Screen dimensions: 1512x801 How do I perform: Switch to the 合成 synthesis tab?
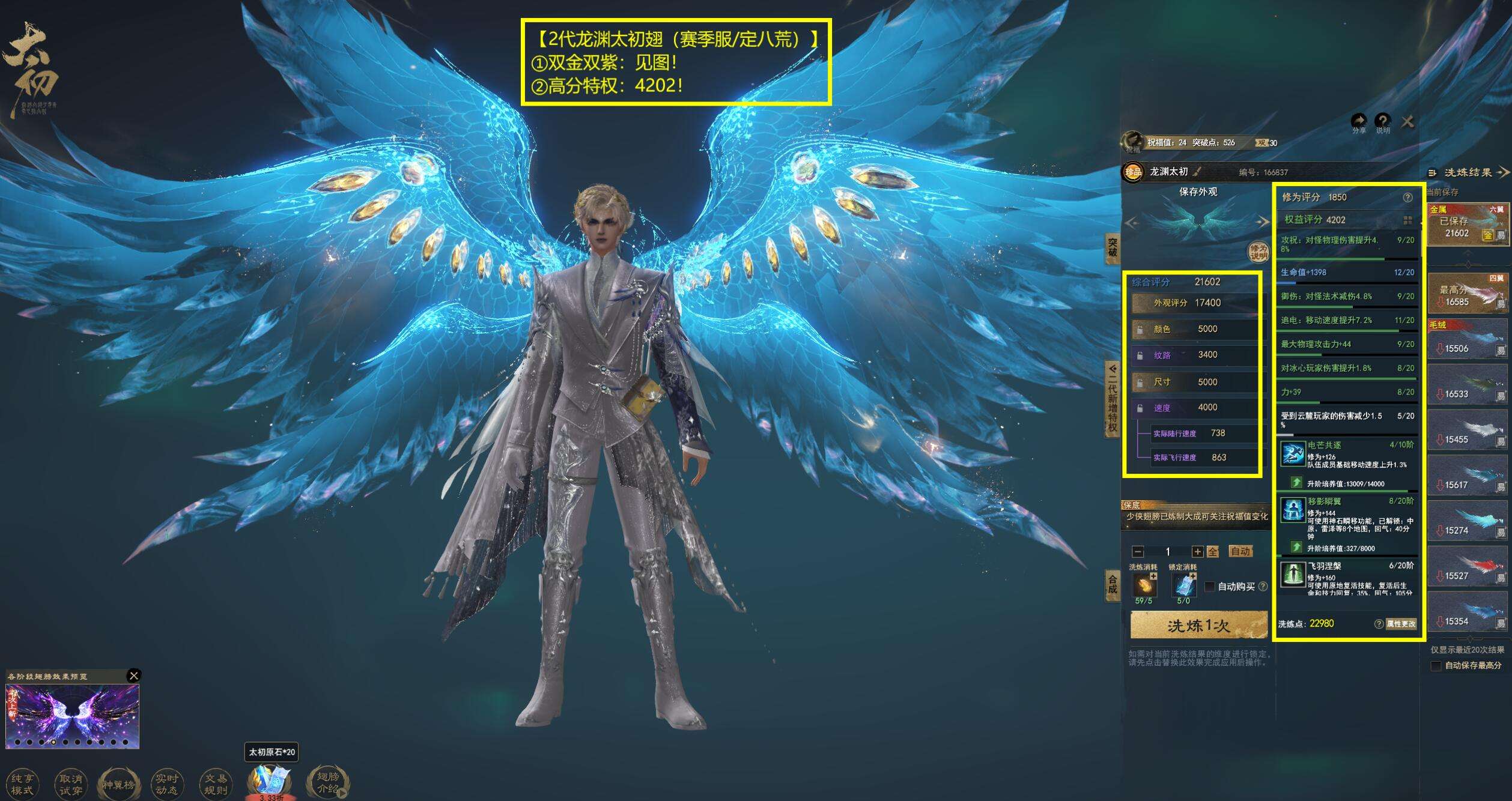[x=1112, y=584]
